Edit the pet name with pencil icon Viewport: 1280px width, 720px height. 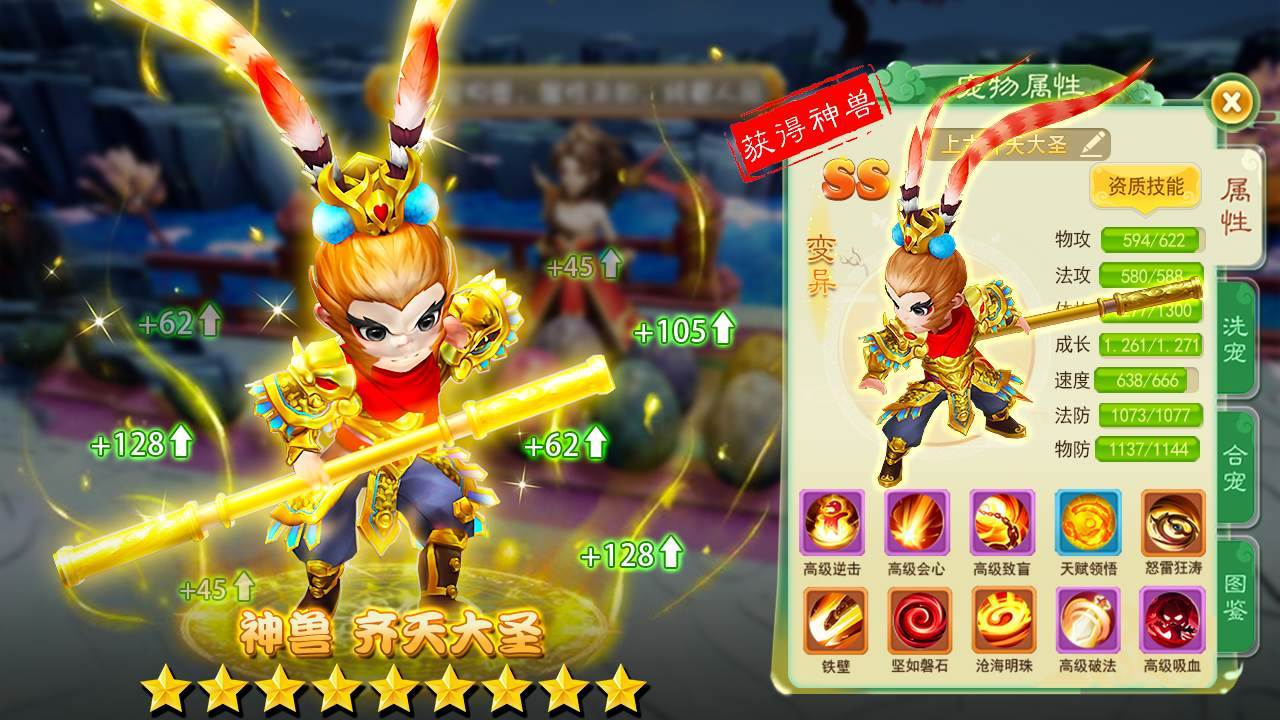coord(1093,144)
